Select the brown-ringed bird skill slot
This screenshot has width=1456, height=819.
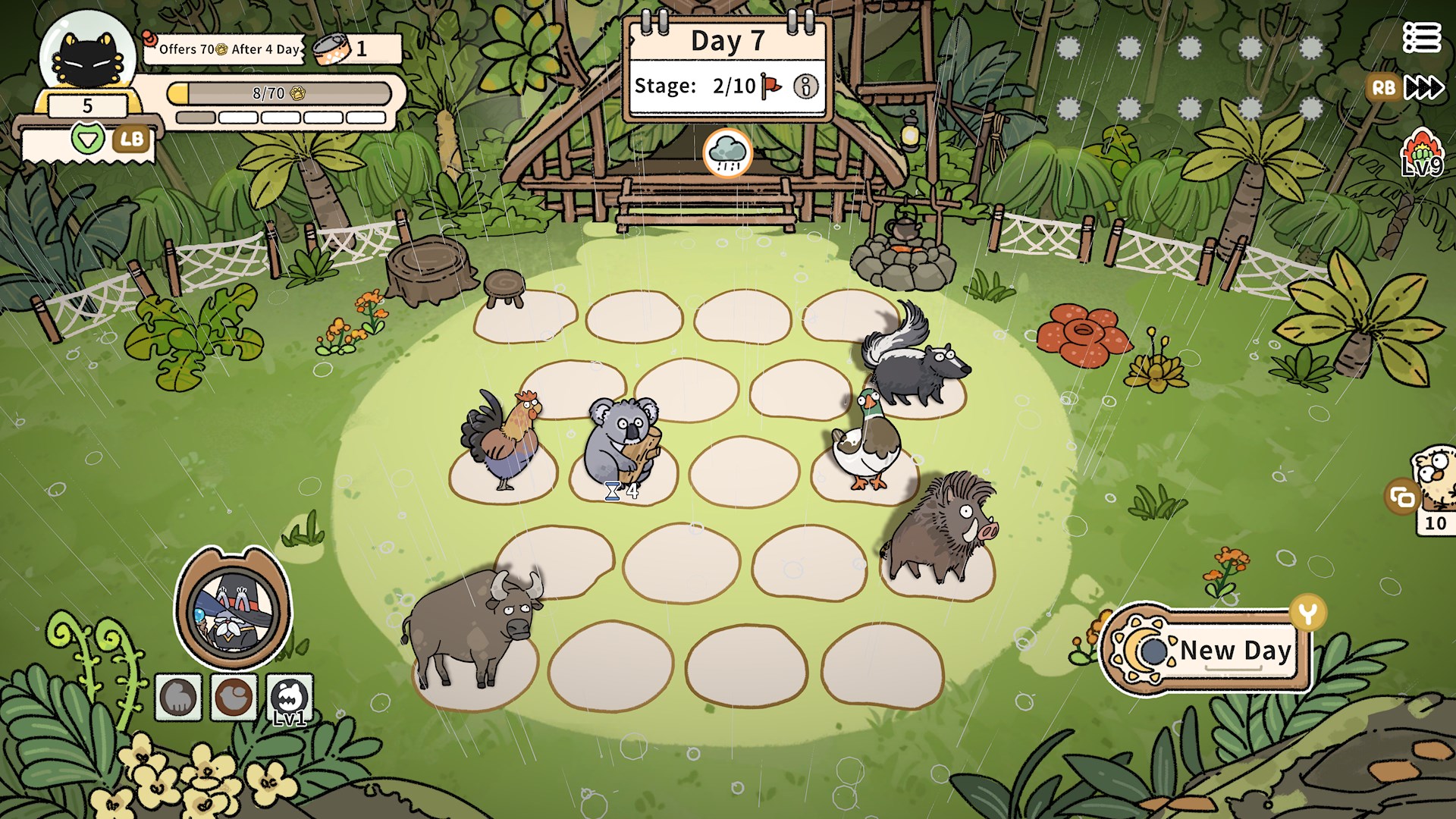click(x=234, y=698)
